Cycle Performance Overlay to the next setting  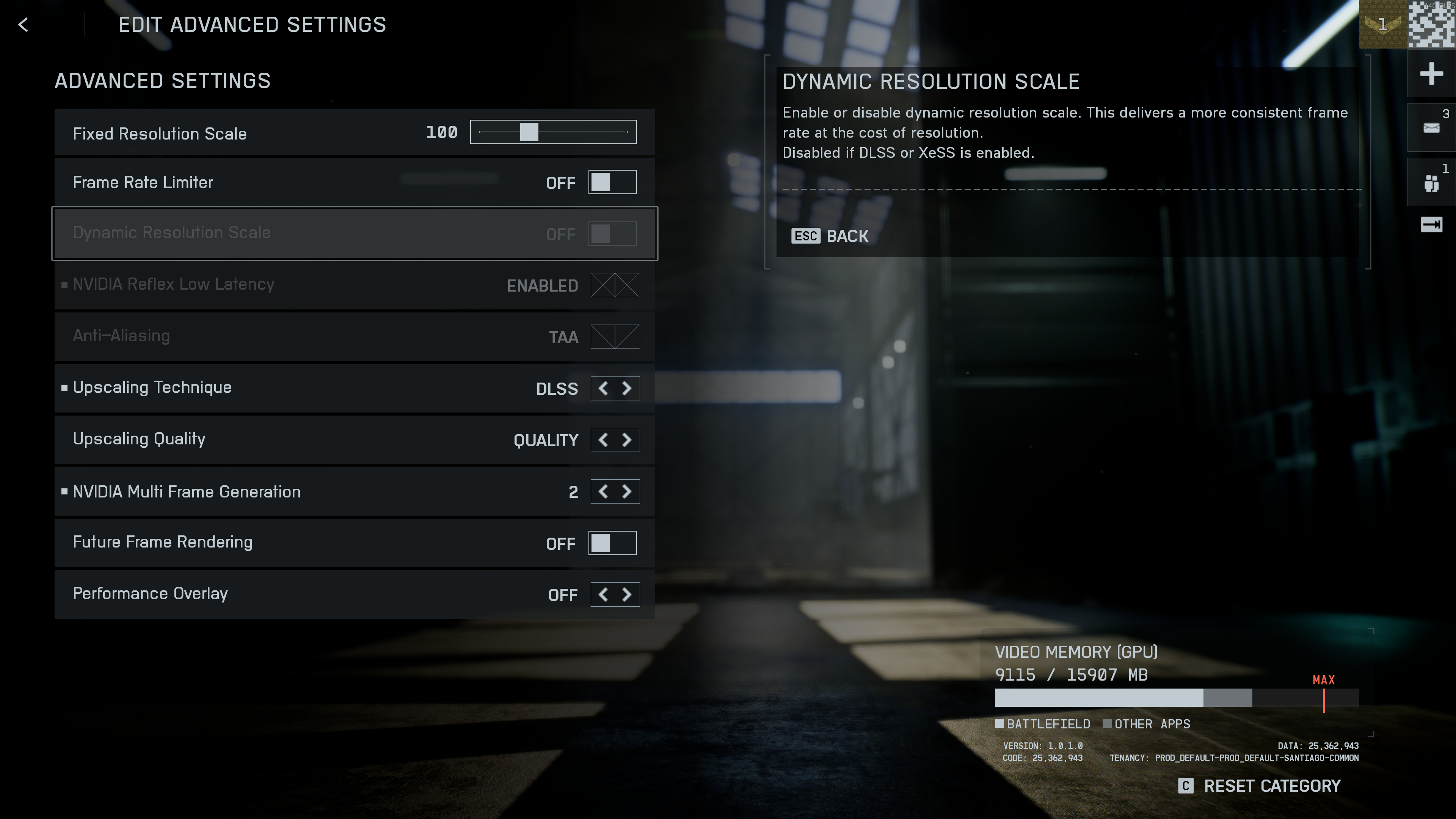click(626, 595)
